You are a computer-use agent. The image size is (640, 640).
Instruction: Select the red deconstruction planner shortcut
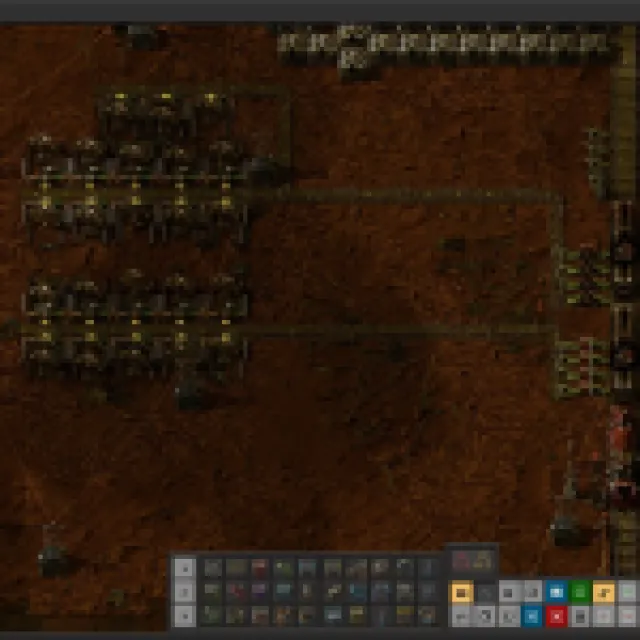pyautogui.click(x=556, y=616)
